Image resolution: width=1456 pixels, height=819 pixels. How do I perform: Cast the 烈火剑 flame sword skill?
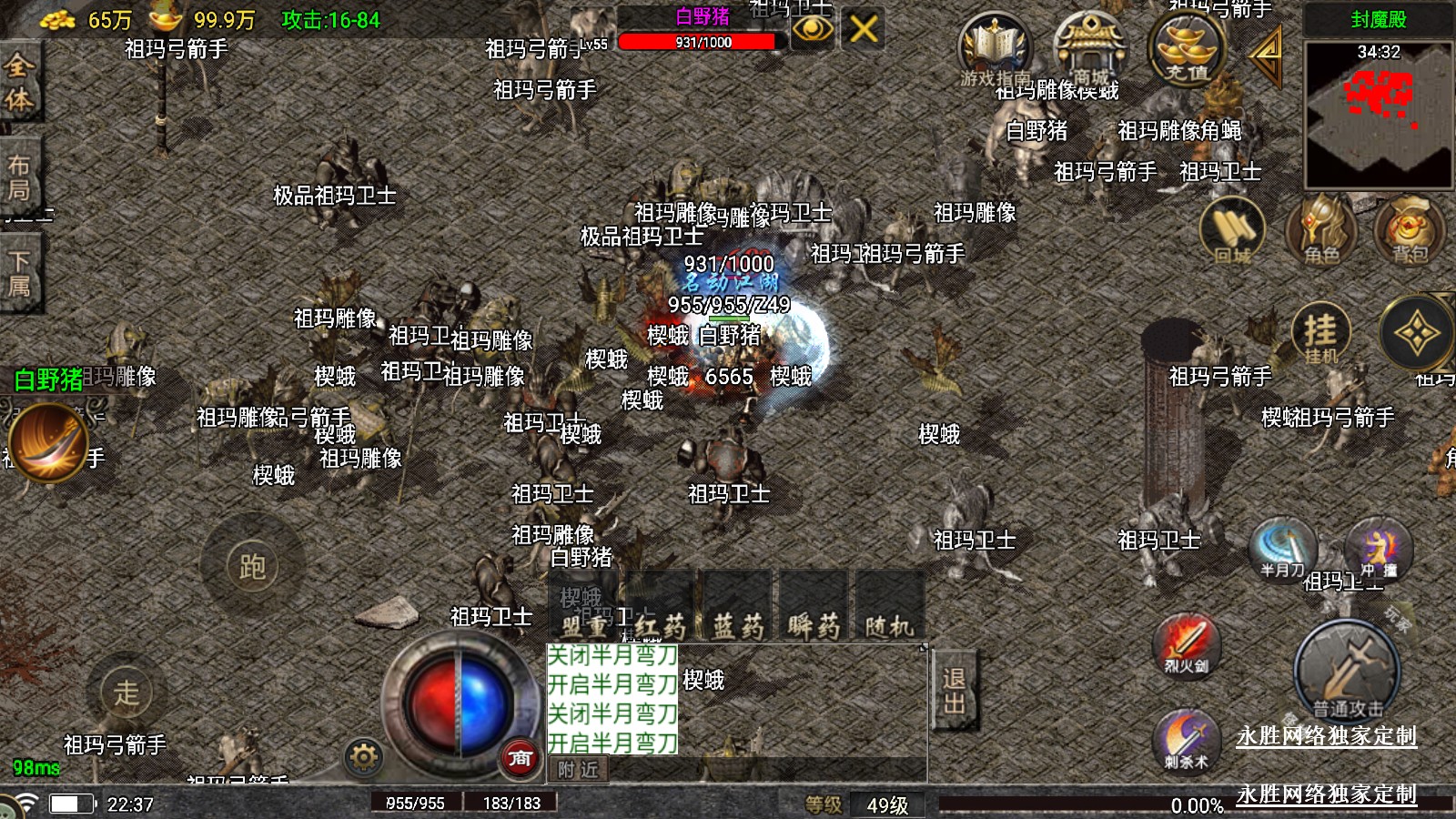pos(1186,644)
